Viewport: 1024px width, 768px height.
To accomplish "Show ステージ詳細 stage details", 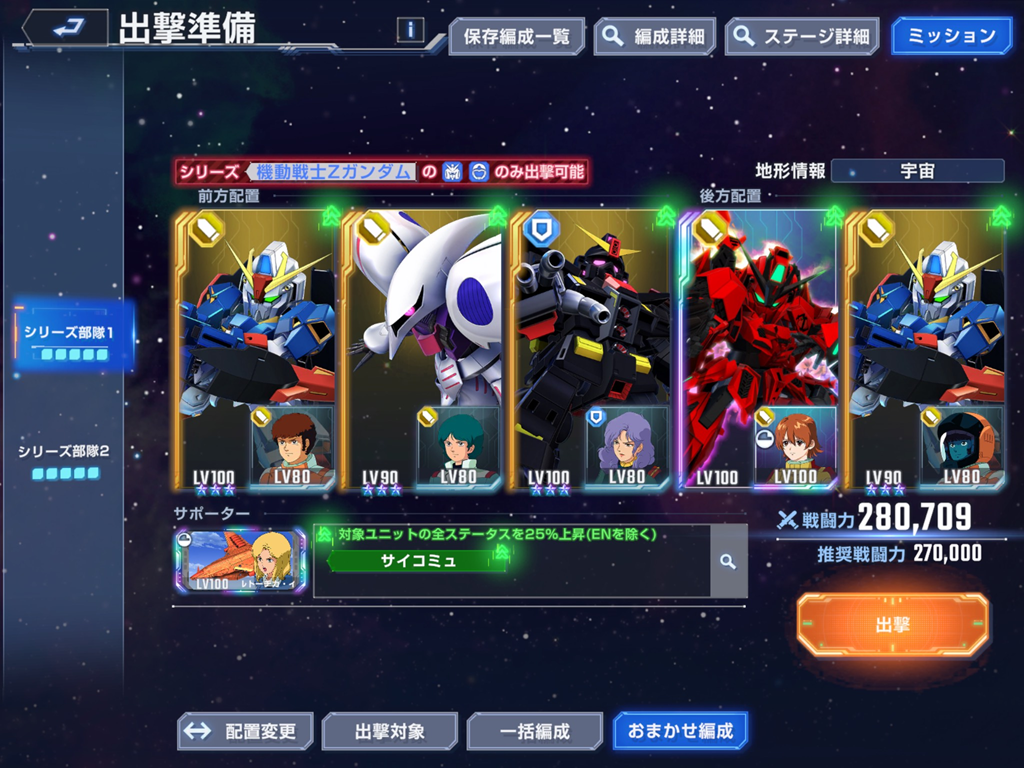I will click(x=802, y=37).
